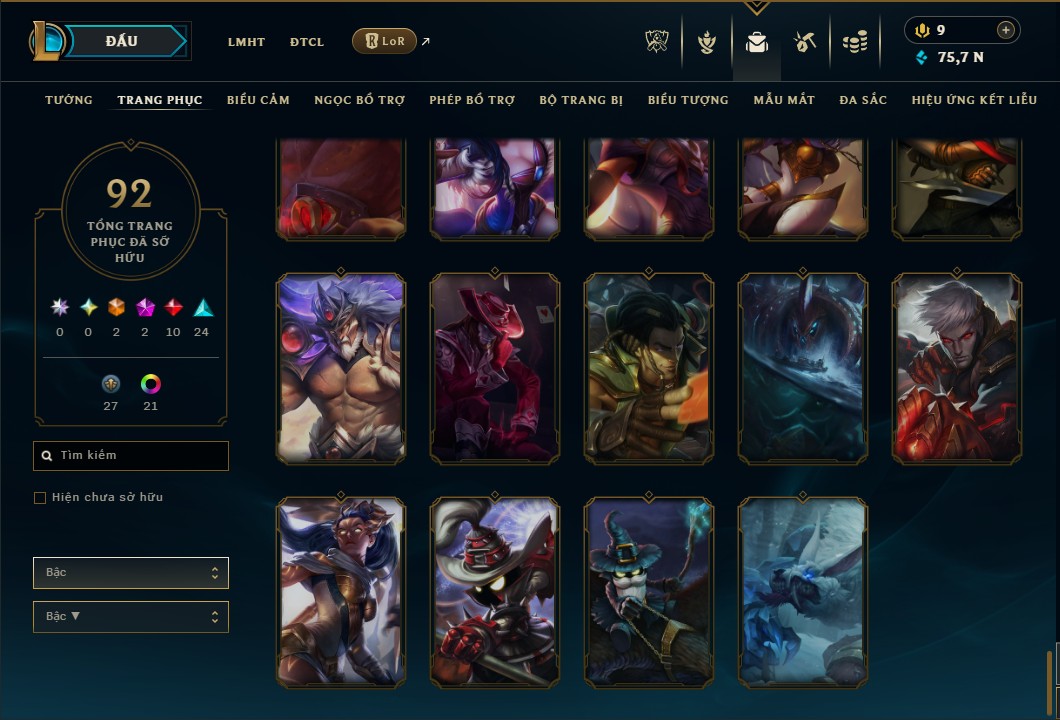This screenshot has height=720, width=1060.
Task: Open the 'Bậc ▼' sort dropdown
Action: (131, 616)
